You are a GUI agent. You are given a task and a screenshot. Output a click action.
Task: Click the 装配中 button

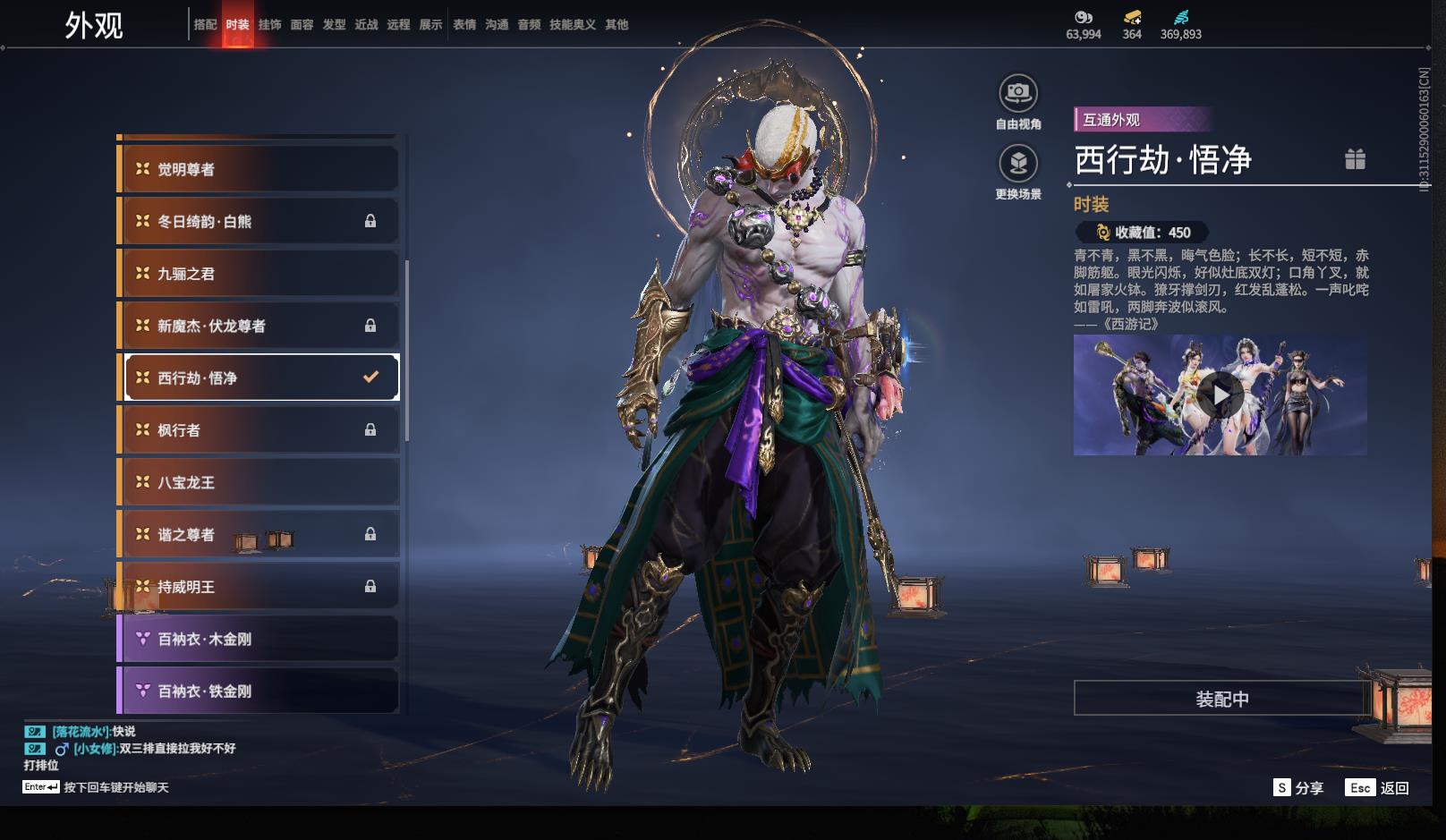coord(1221,699)
